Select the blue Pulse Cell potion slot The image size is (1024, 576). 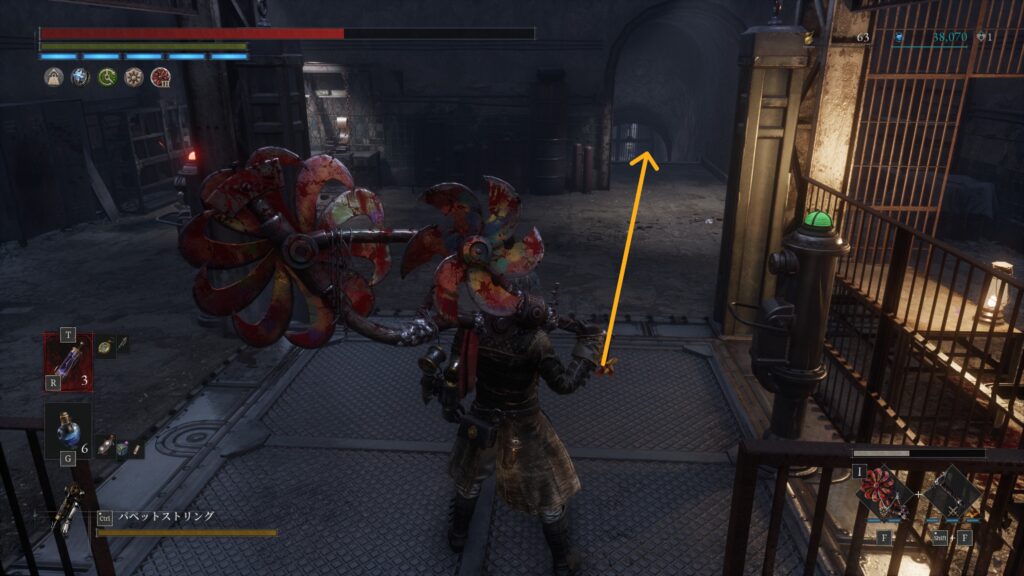pyautogui.click(x=68, y=428)
